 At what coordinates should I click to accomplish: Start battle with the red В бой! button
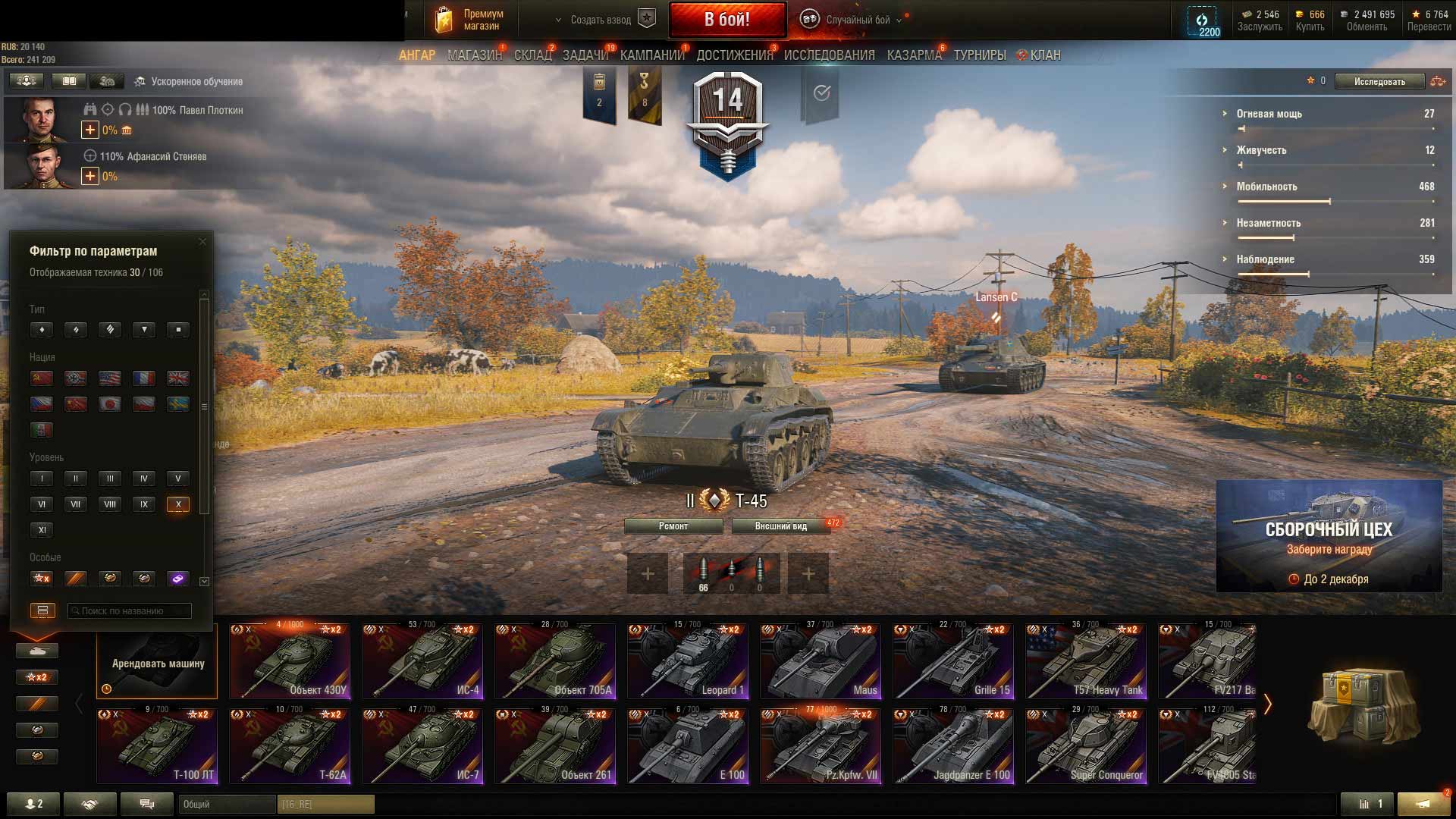click(x=726, y=20)
